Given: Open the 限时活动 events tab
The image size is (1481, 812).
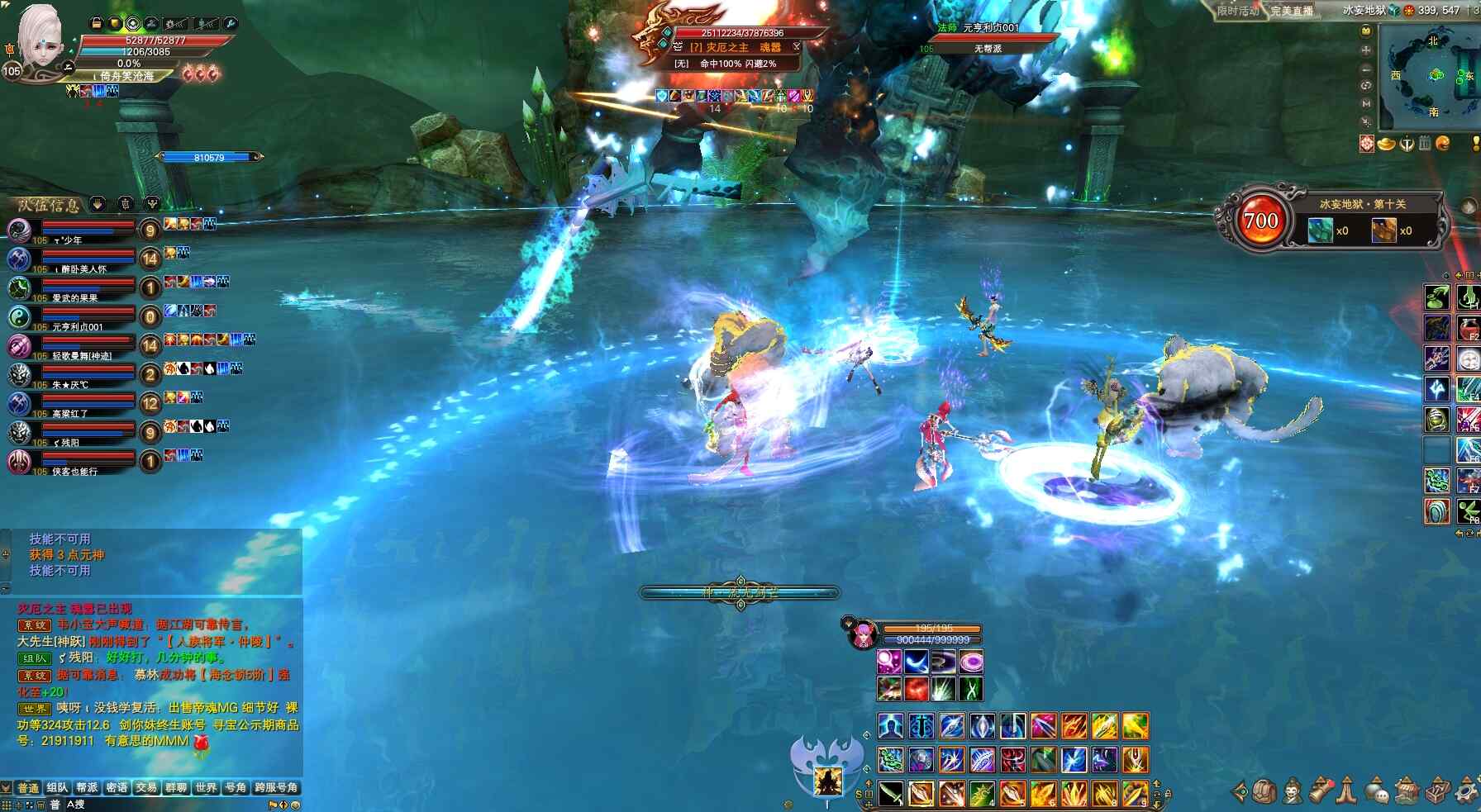Looking at the screenshot, I should [x=1237, y=11].
